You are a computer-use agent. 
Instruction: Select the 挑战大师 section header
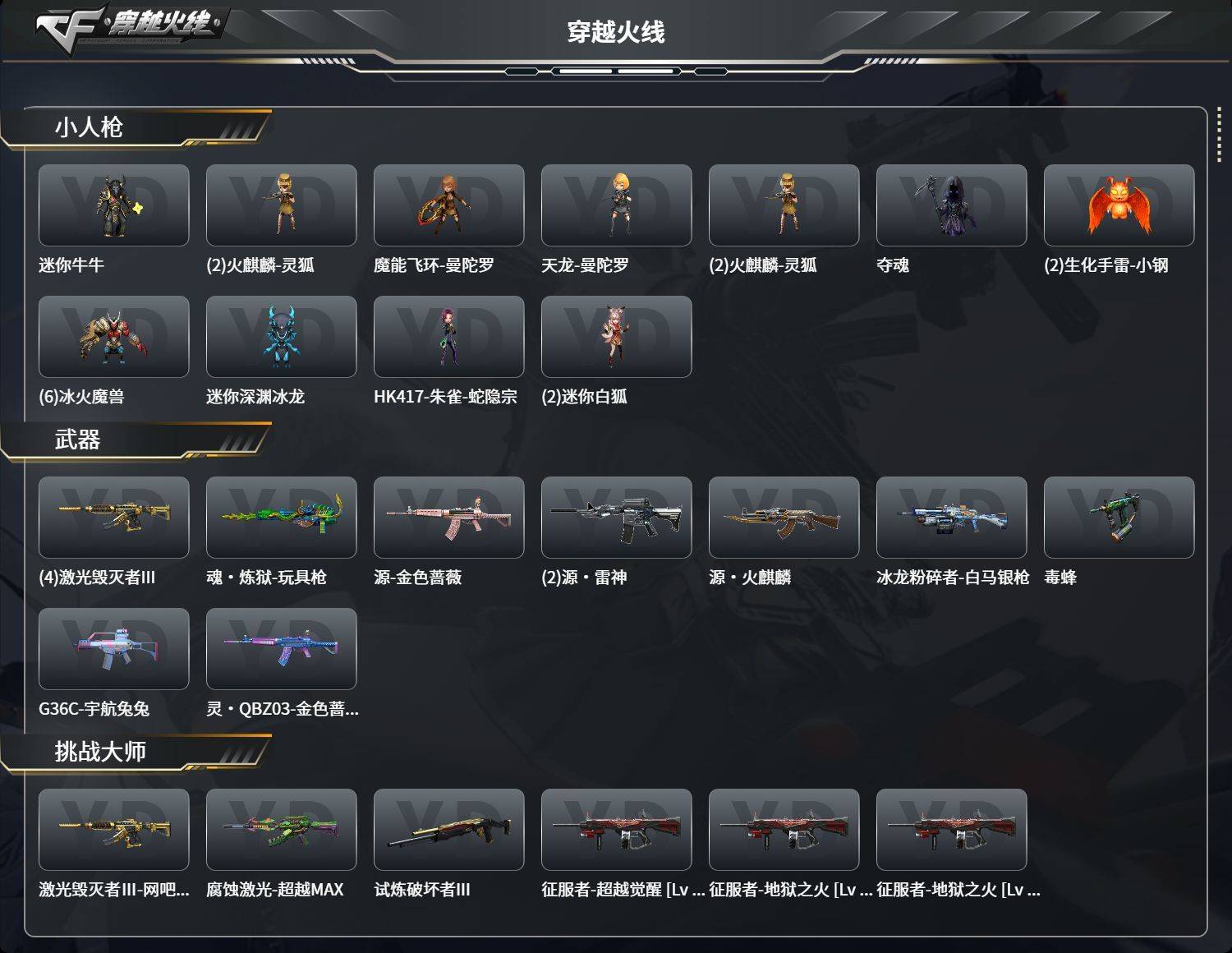tap(99, 752)
